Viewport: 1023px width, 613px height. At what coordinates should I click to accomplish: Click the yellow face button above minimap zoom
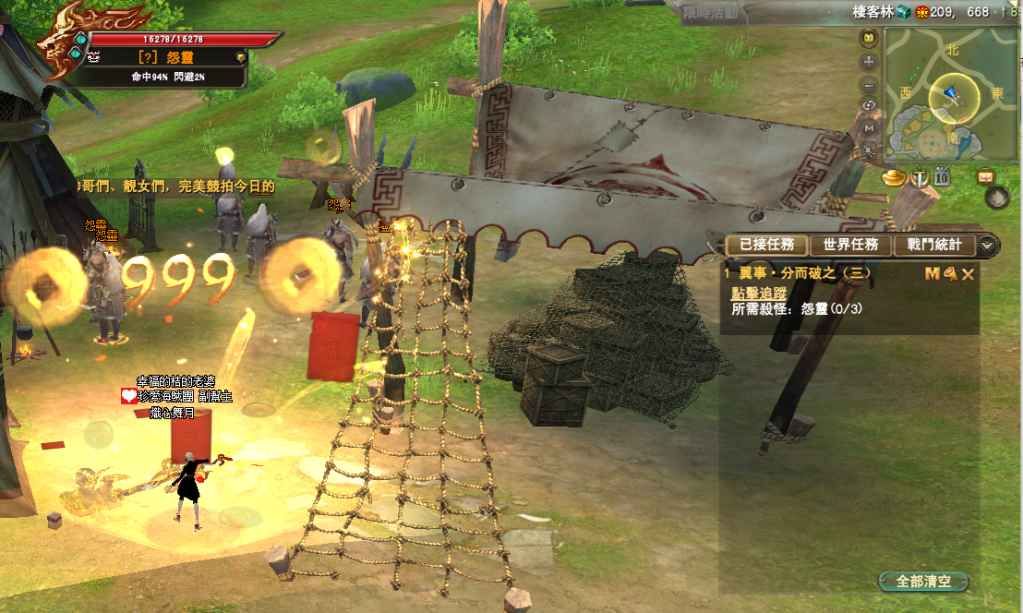[869, 39]
